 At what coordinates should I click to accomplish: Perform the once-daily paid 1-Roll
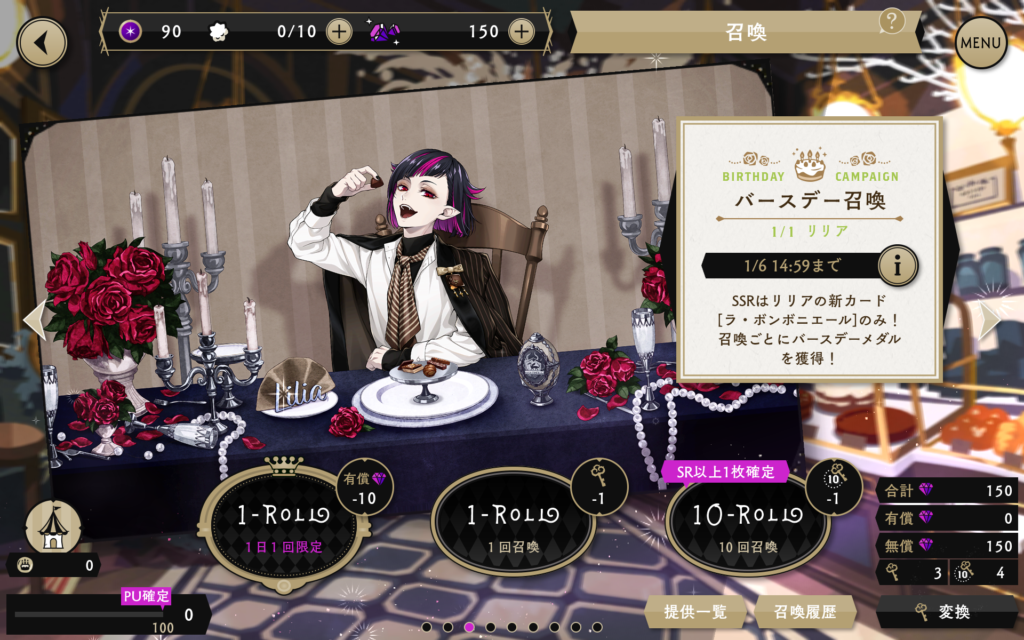(x=283, y=521)
